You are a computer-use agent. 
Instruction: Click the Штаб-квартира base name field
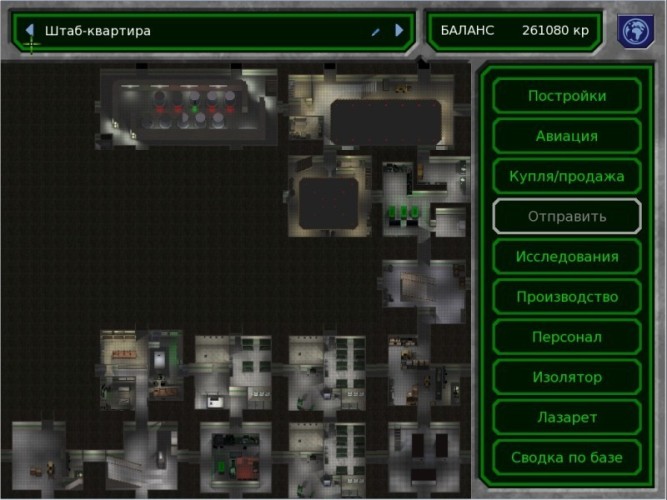200,31
